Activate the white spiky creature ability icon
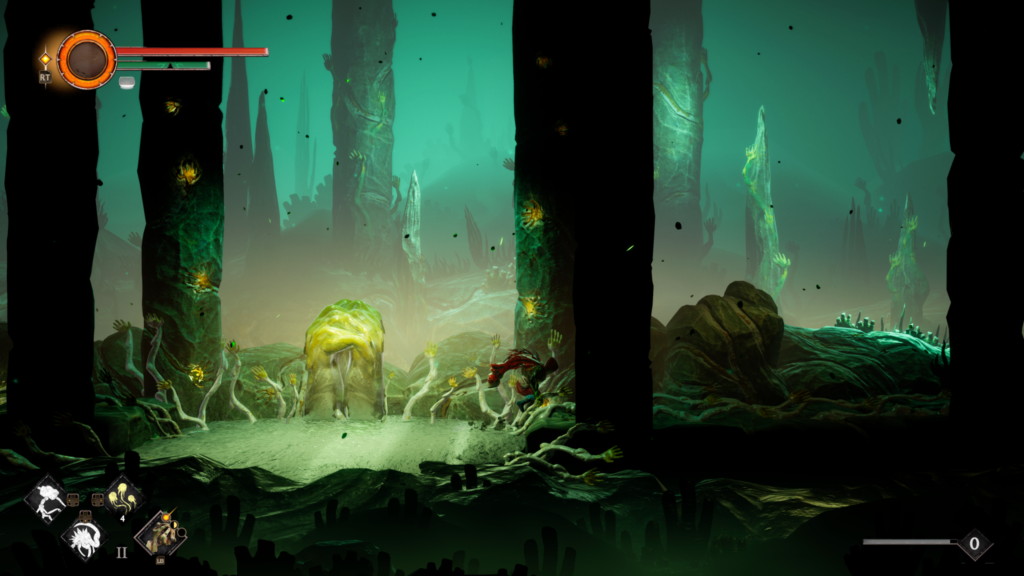 point(84,536)
